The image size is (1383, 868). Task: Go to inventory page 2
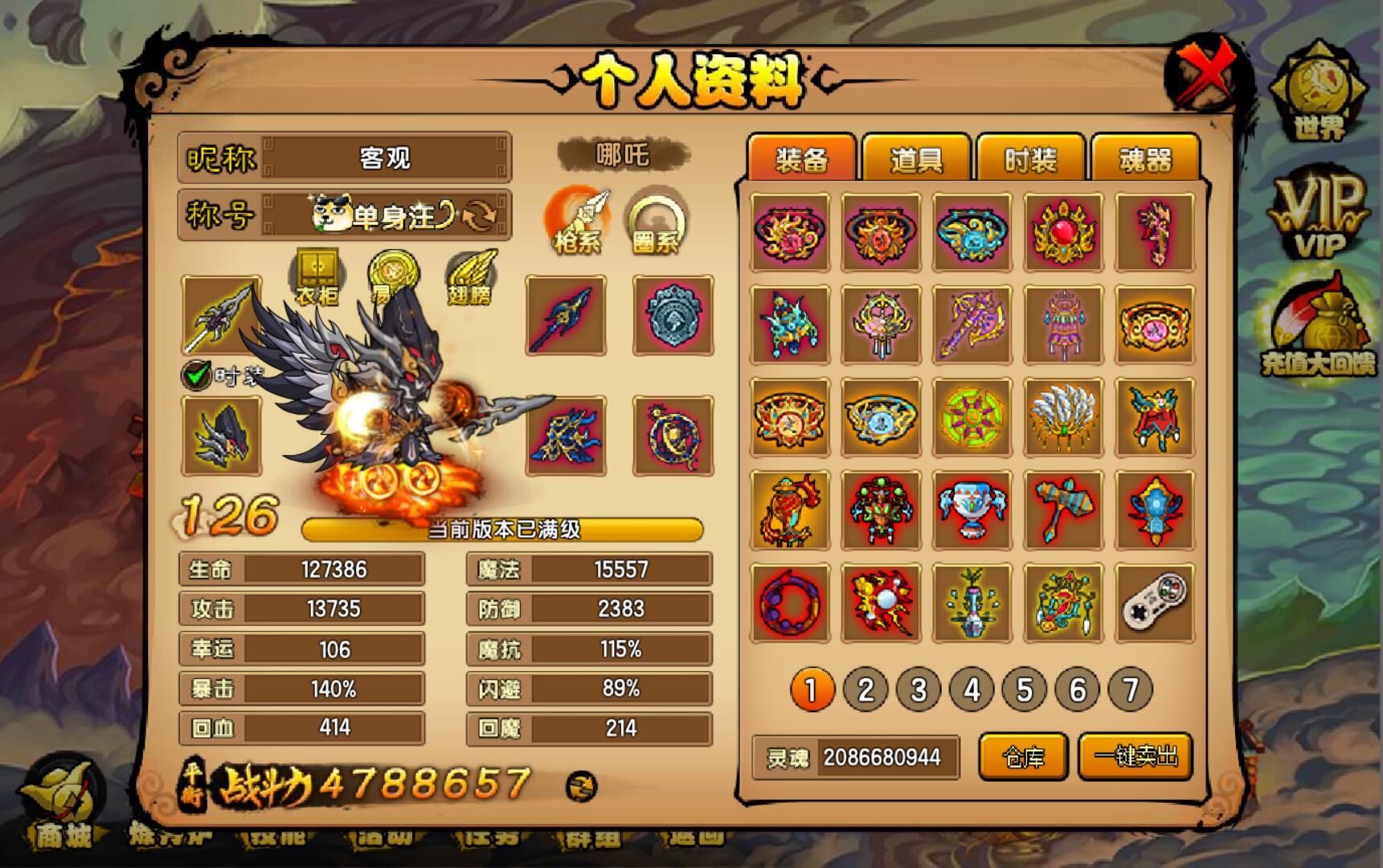click(865, 690)
